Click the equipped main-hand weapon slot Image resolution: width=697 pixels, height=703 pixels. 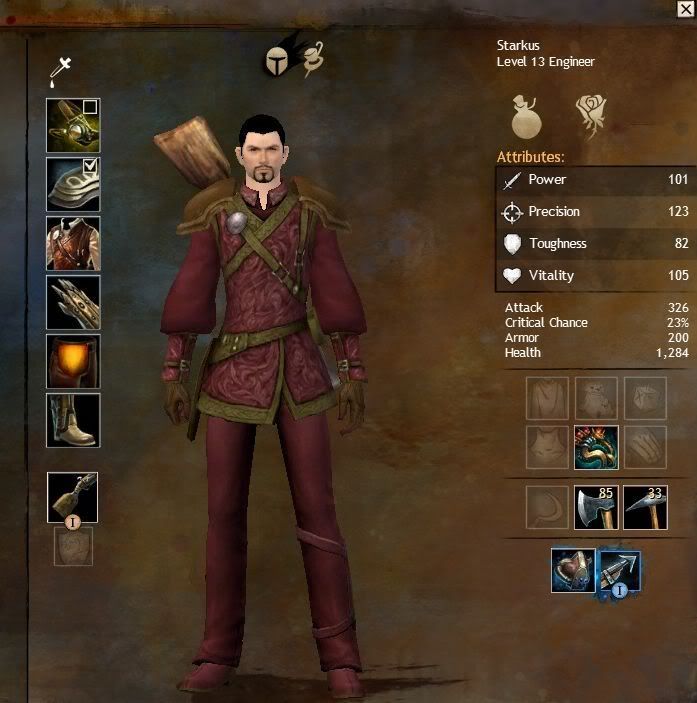(x=72, y=497)
